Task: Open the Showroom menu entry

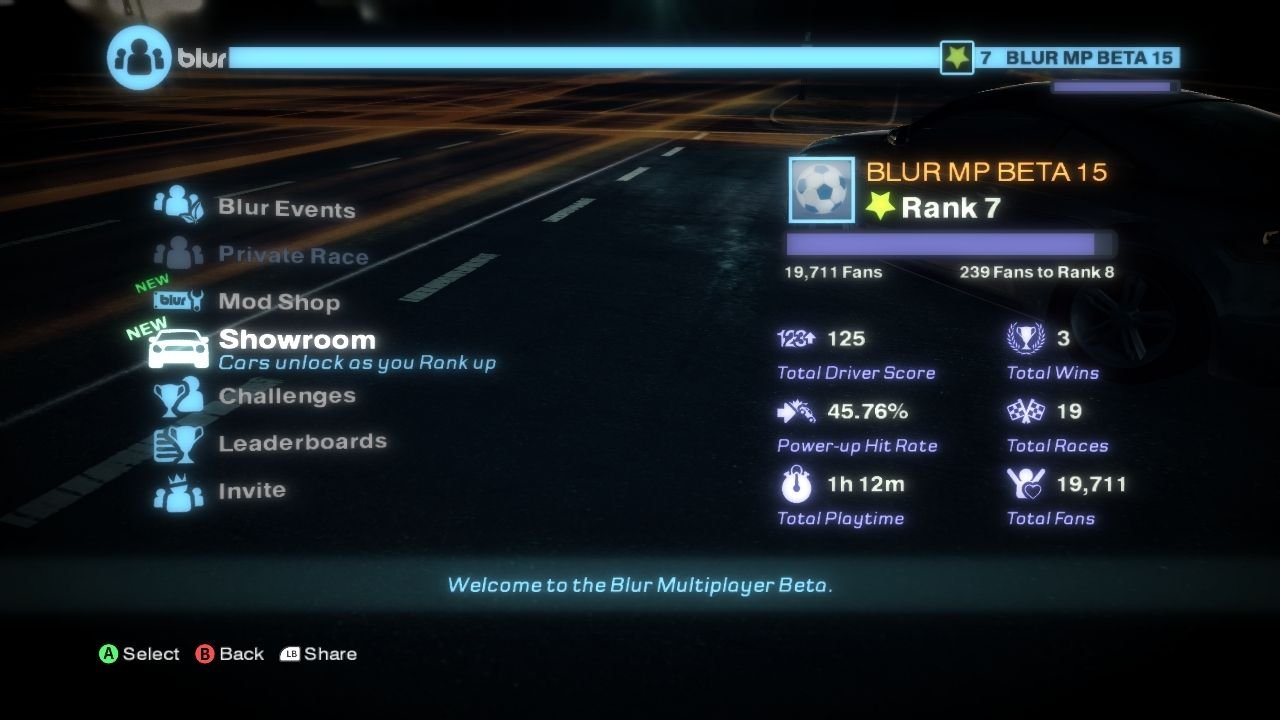Action: [296, 339]
